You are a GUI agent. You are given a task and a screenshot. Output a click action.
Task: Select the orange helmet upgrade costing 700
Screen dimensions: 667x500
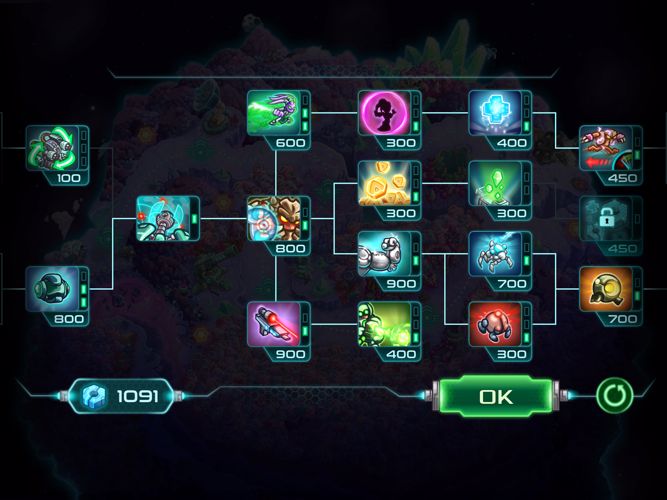[605, 290]
